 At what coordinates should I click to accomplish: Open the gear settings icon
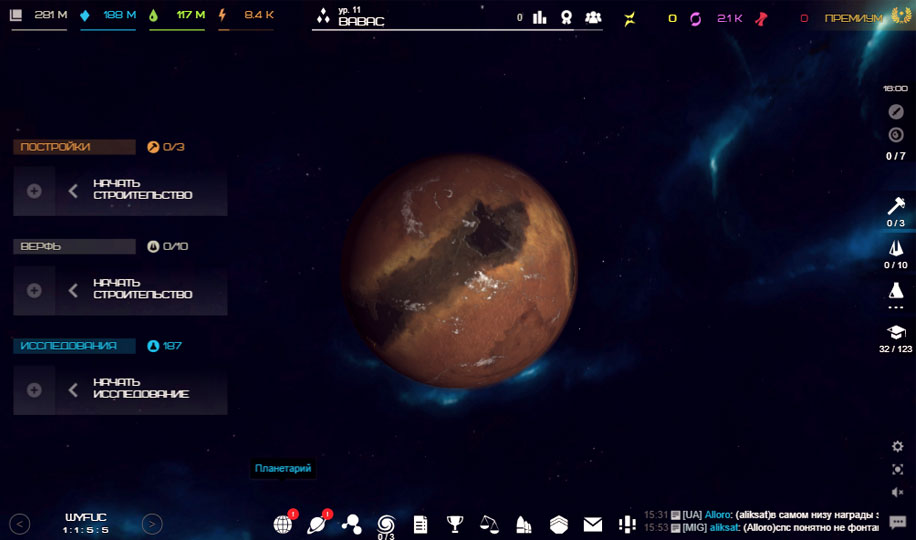pos(897,446)
